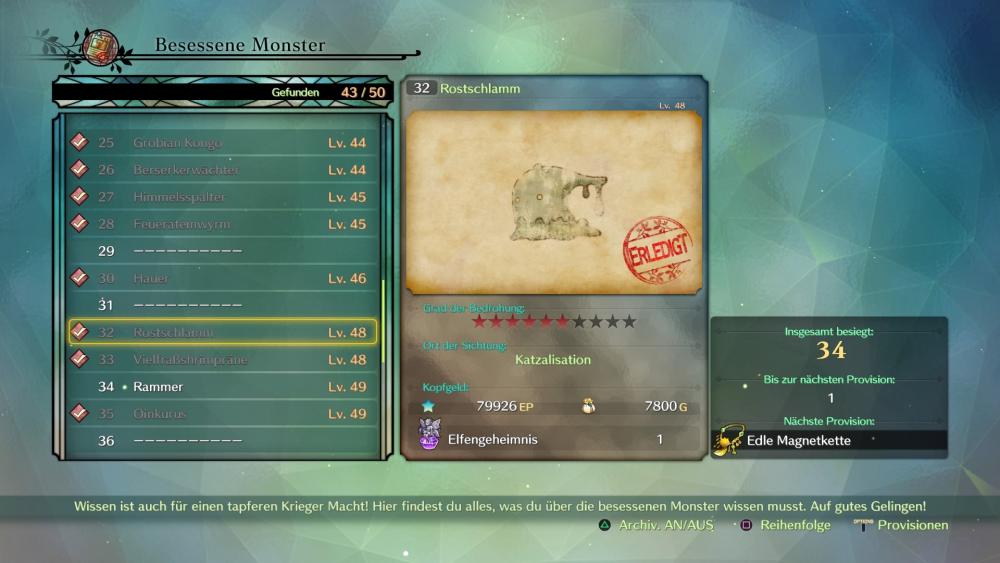Choose the Oinkurus monster row
Screen dimensions: 1000x563
(x=222, y=413)
